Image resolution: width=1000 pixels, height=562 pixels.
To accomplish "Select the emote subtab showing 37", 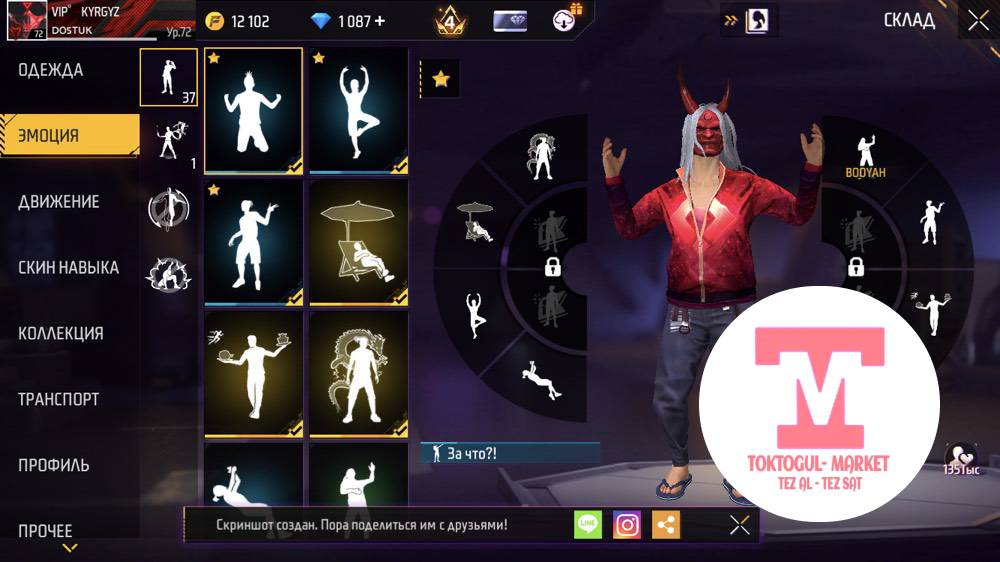I will coord(168,77).
